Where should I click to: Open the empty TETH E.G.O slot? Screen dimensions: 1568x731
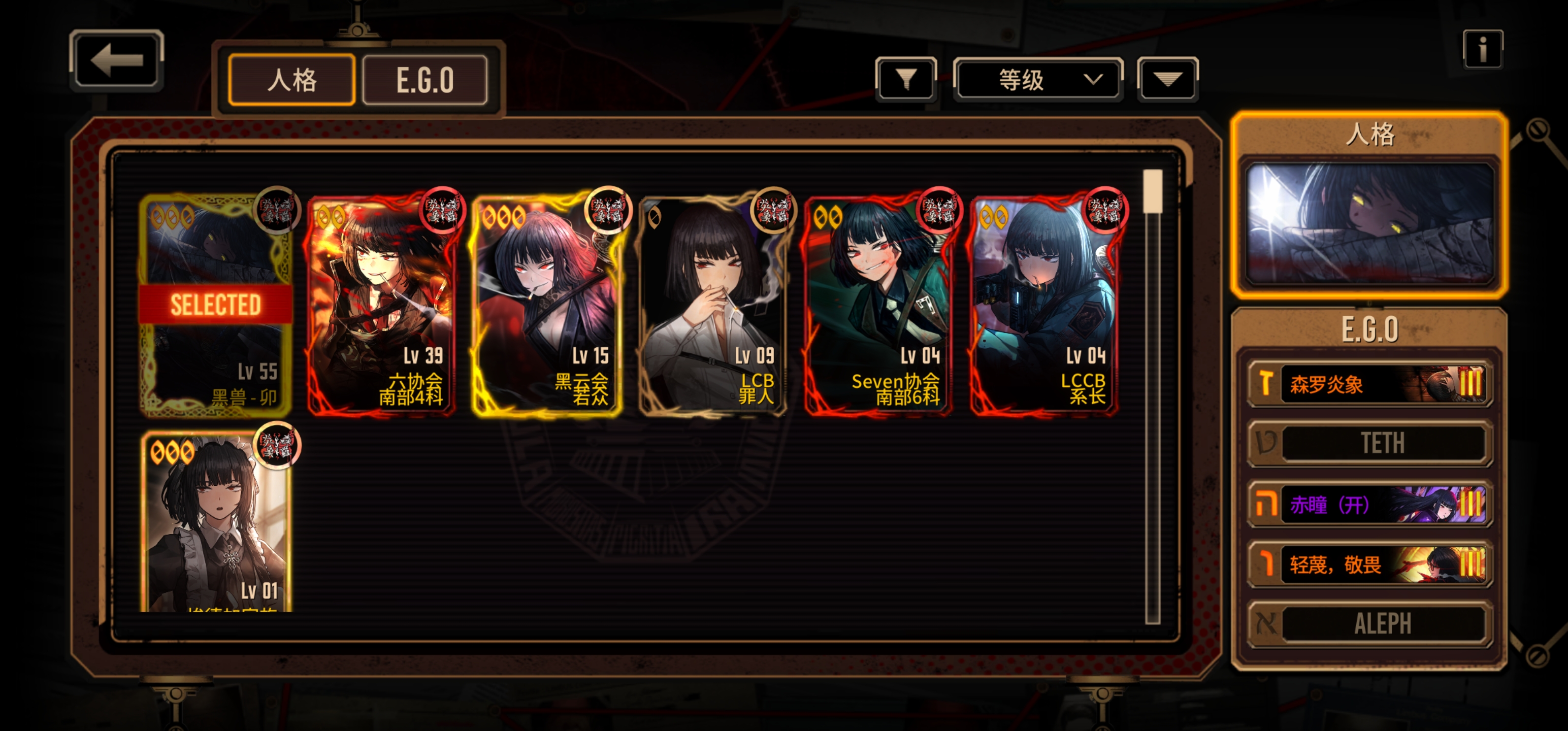click(x=1369, y=443)
